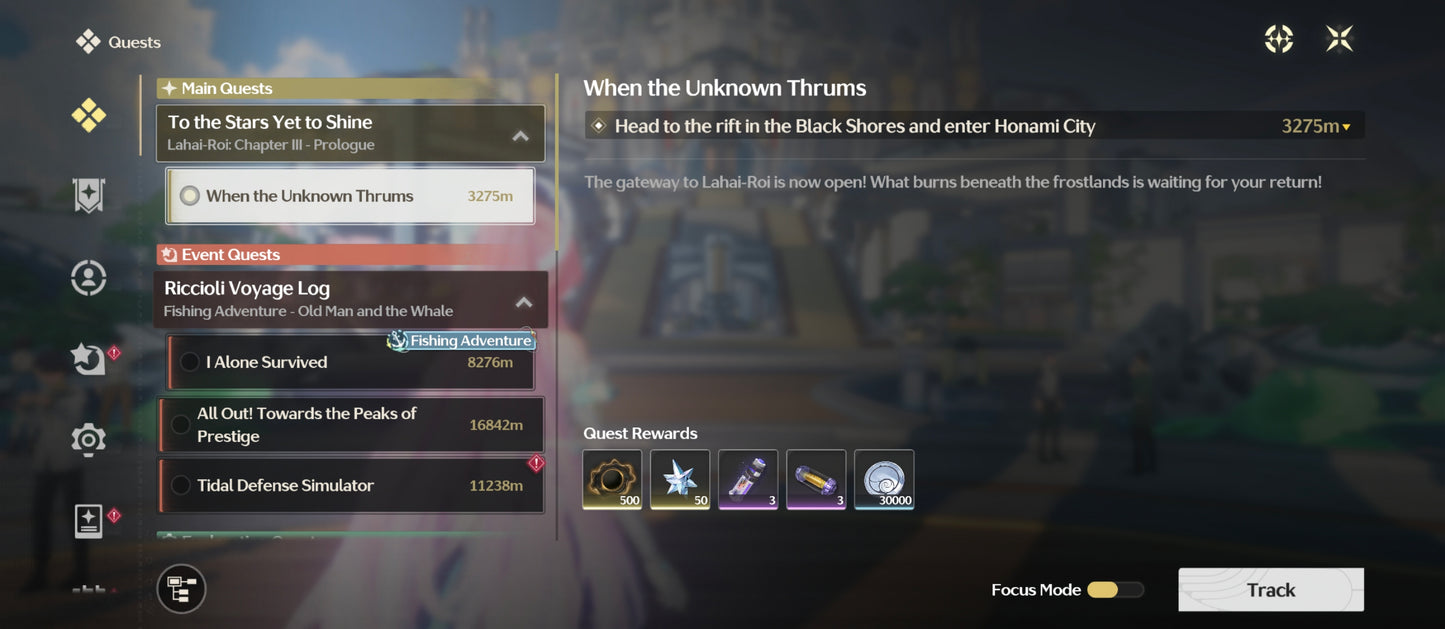Open the book with star category tab
Image resolution: width=1445 pixels, height=629 pixels.
(x=88, y=521)
